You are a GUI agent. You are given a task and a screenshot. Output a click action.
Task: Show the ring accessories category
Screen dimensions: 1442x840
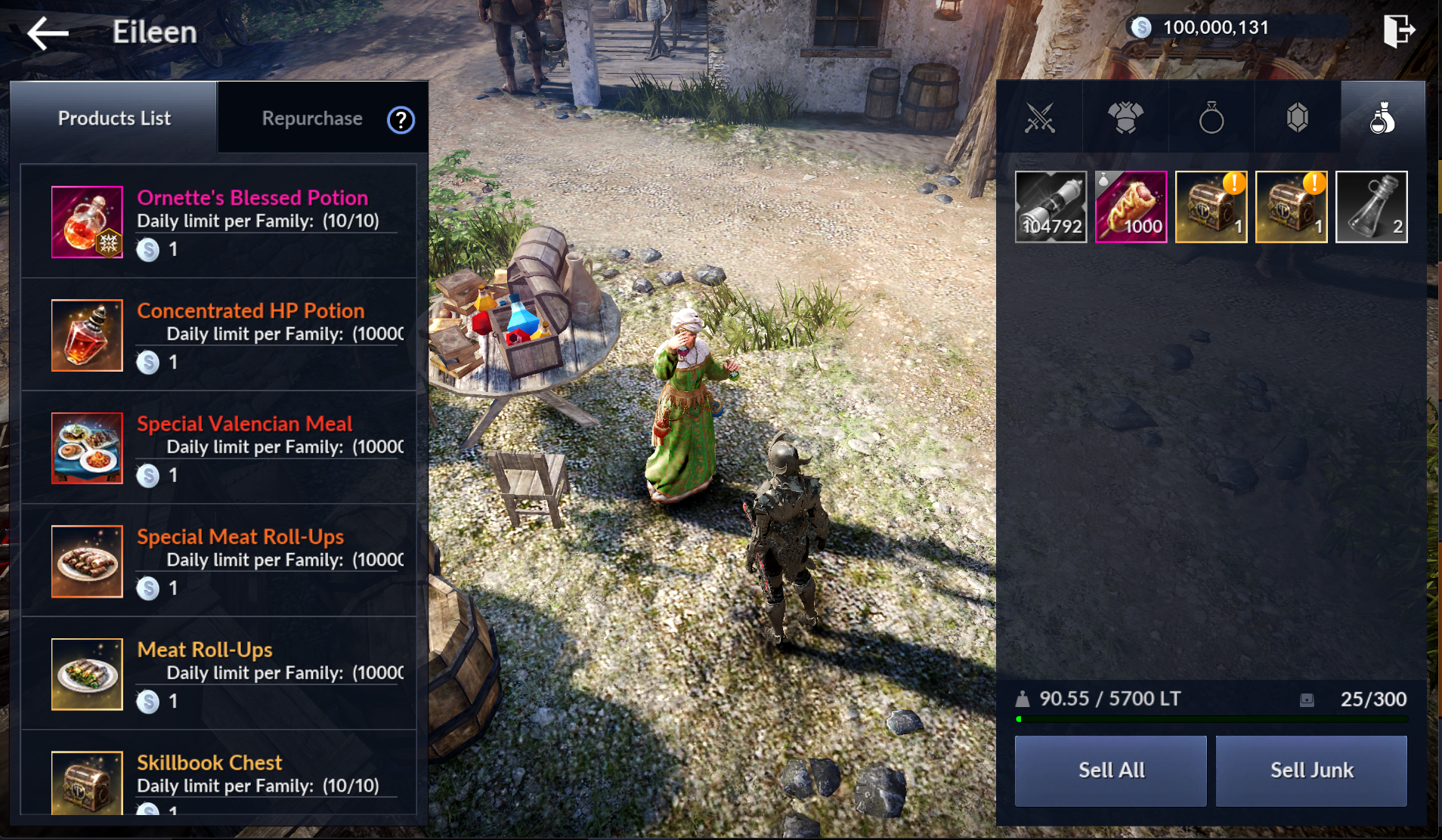click(x=1211, y=119)
